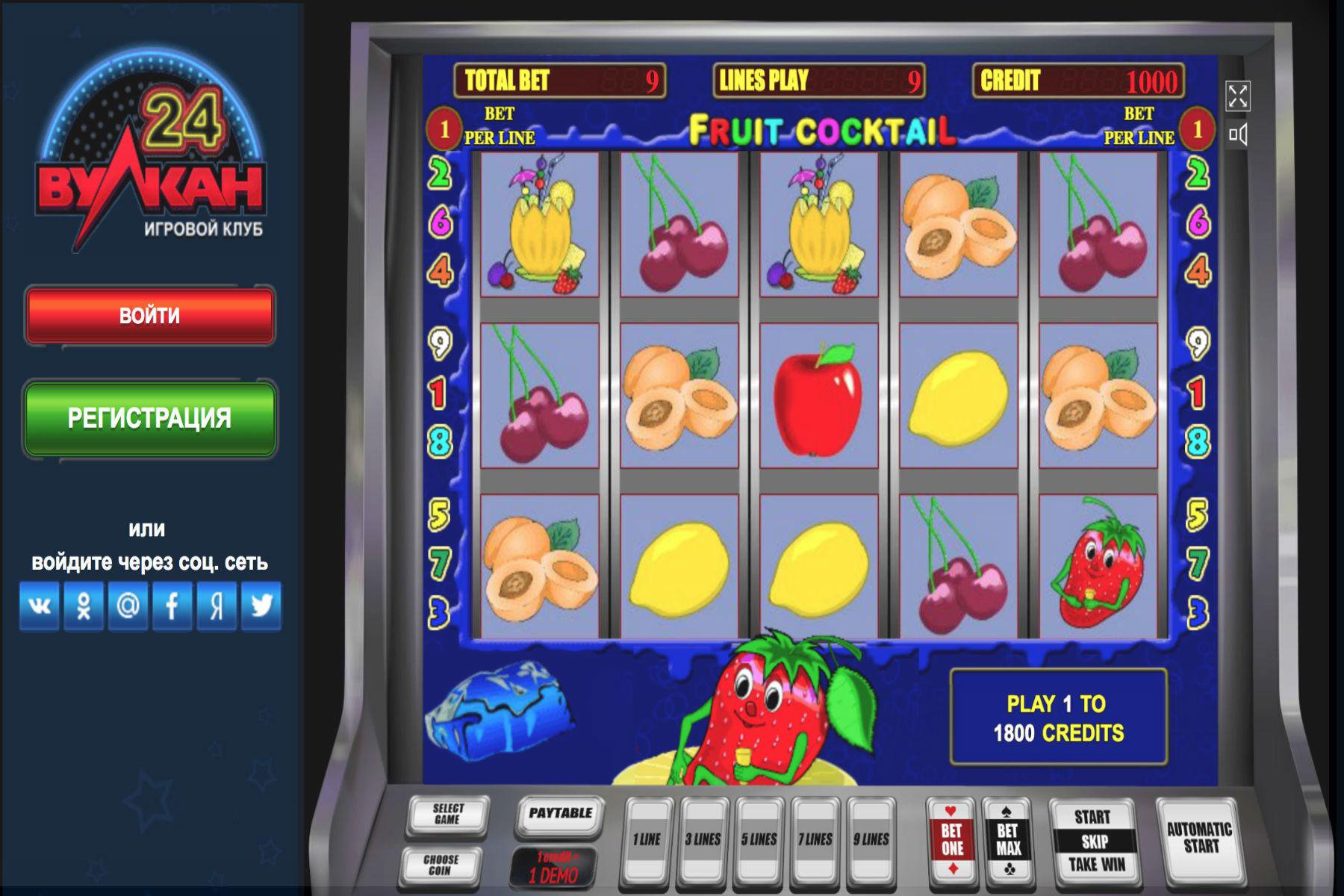Viewport: 1344px width, 896px height.
Task: Spin with Start / Skip / Take Win
Action: tap(1093, 841)
